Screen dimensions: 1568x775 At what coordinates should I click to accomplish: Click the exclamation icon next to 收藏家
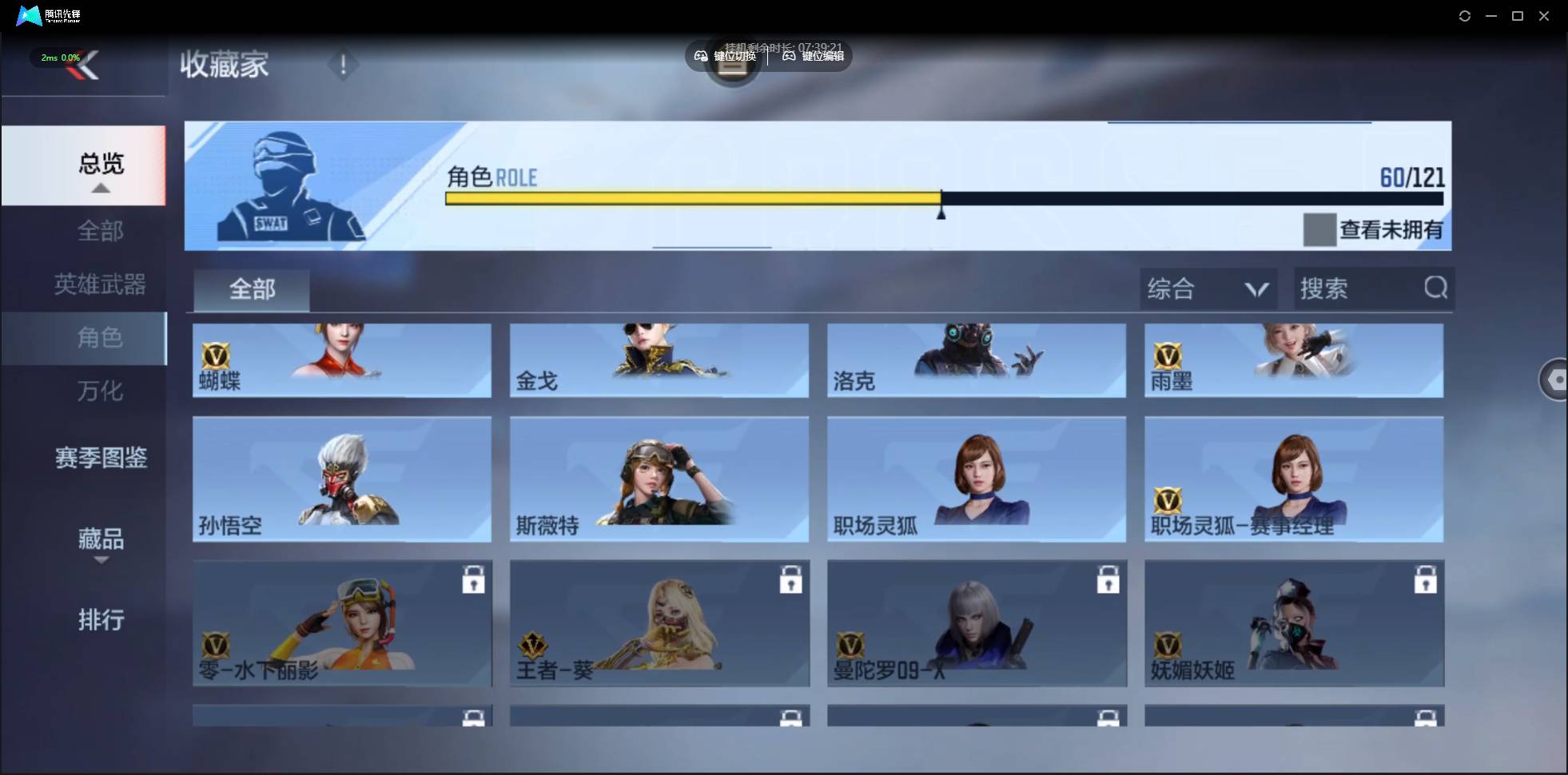(x=344, y=64)
